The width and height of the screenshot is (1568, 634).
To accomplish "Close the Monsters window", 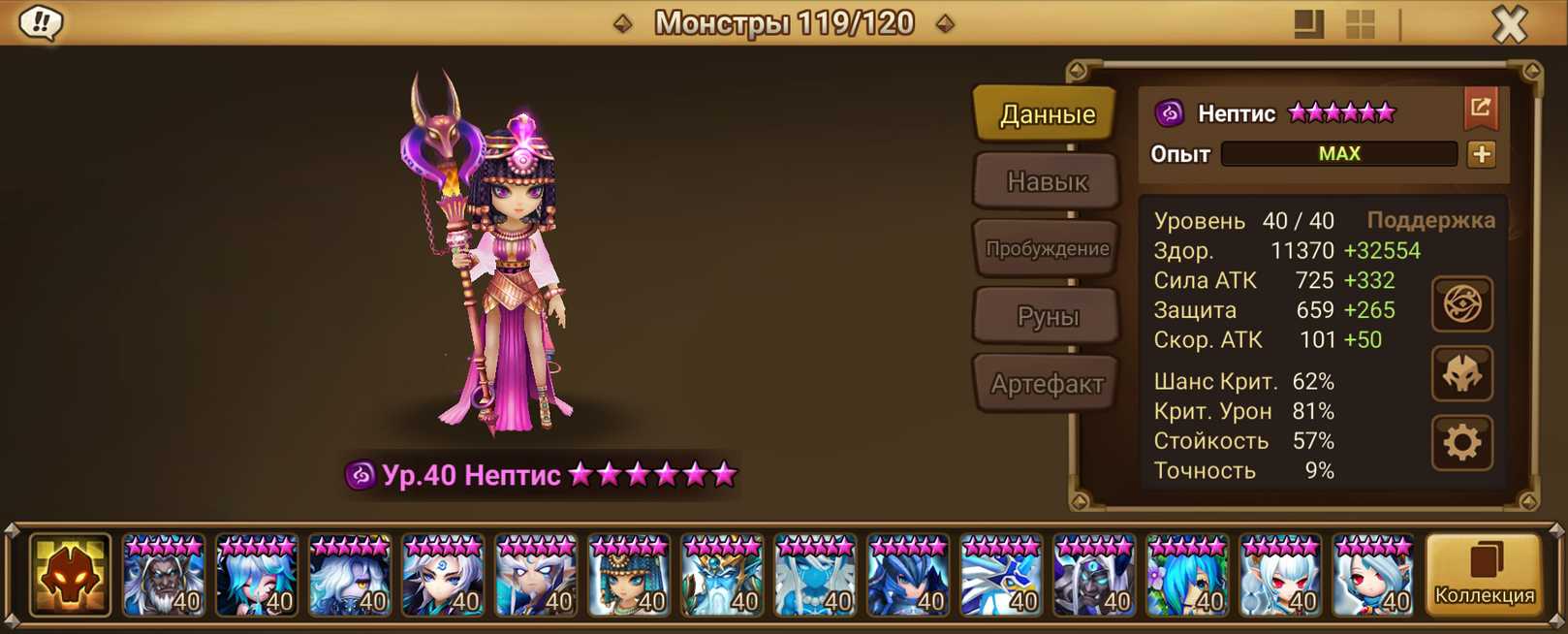I will (1509, 23).
